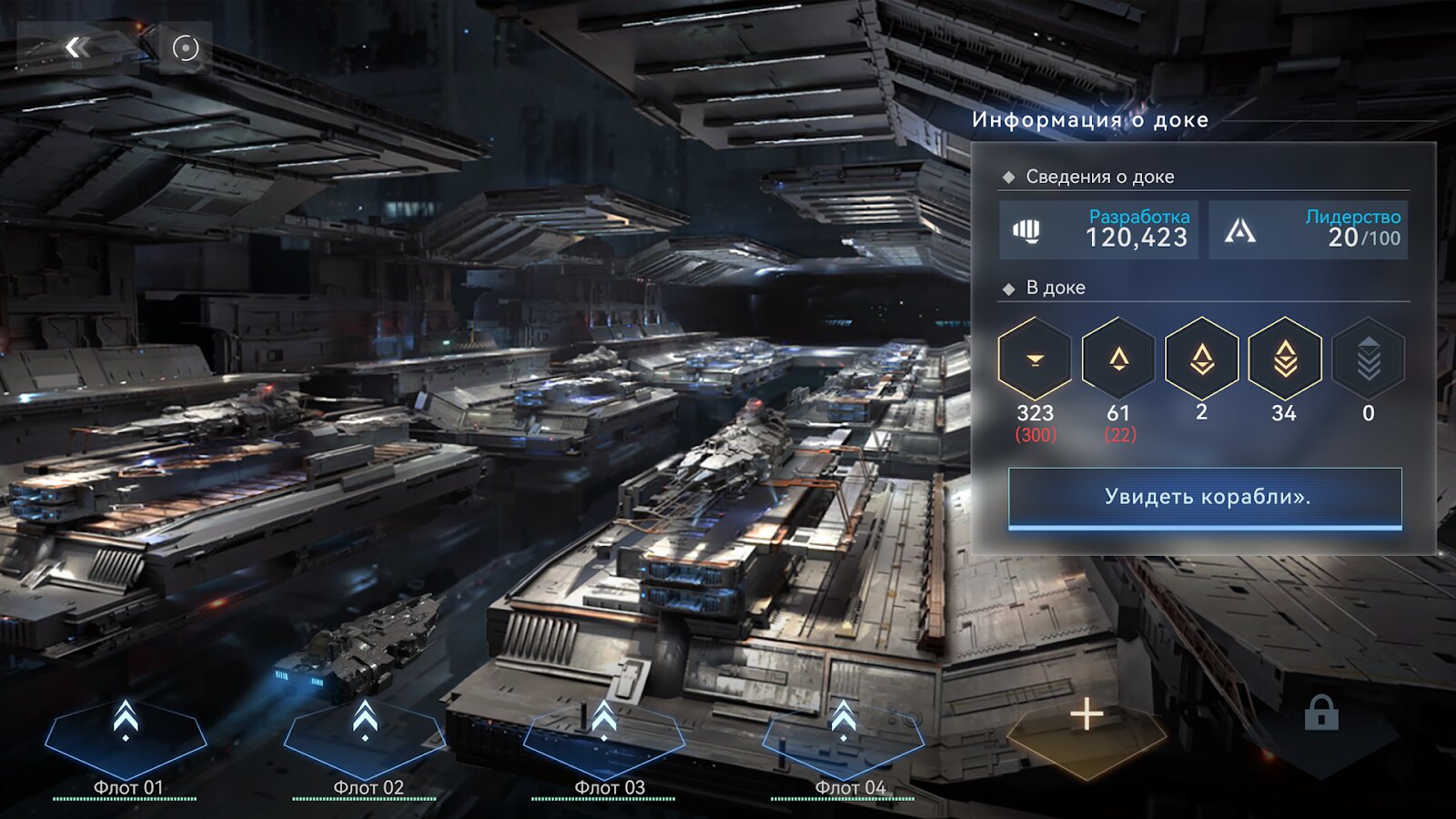
Task: Select the ship class hexagon showing 61
Action: click(1118, 359)
